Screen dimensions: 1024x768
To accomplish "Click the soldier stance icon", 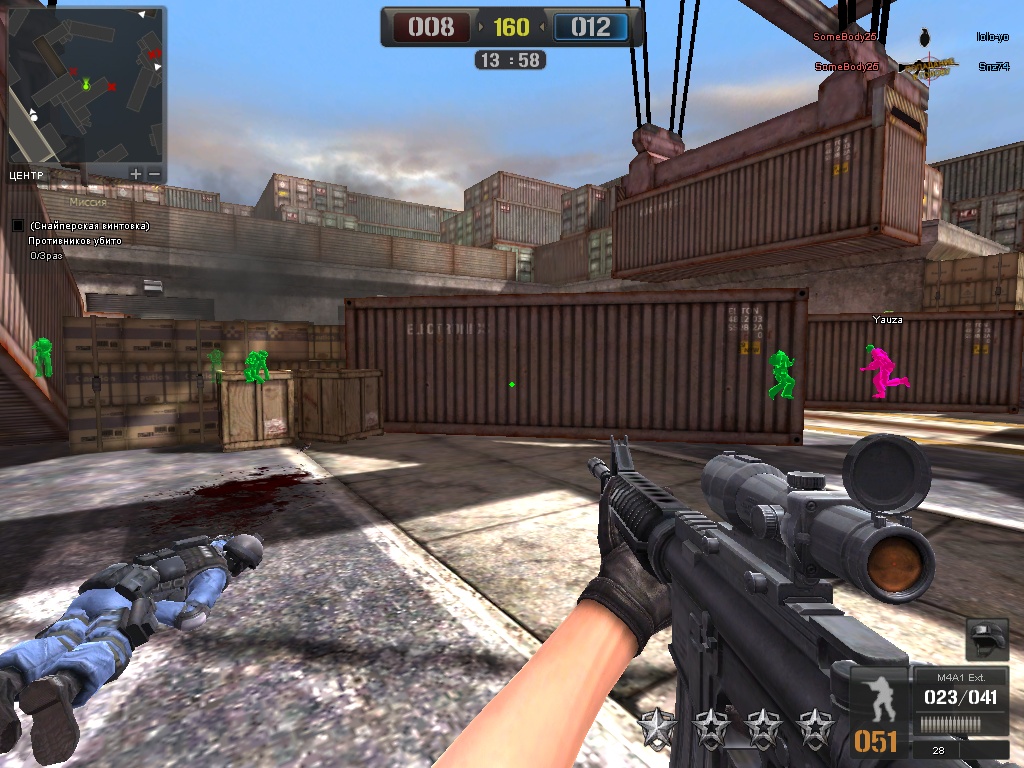I will click(x=878, y=700).
